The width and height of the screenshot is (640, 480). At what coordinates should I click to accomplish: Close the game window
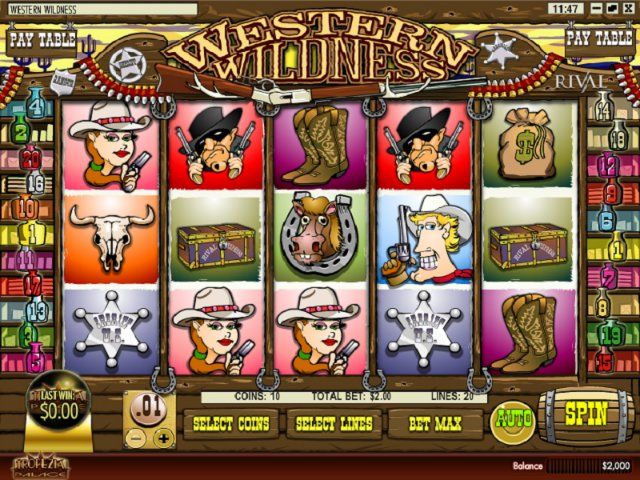[x=629, y=8]
